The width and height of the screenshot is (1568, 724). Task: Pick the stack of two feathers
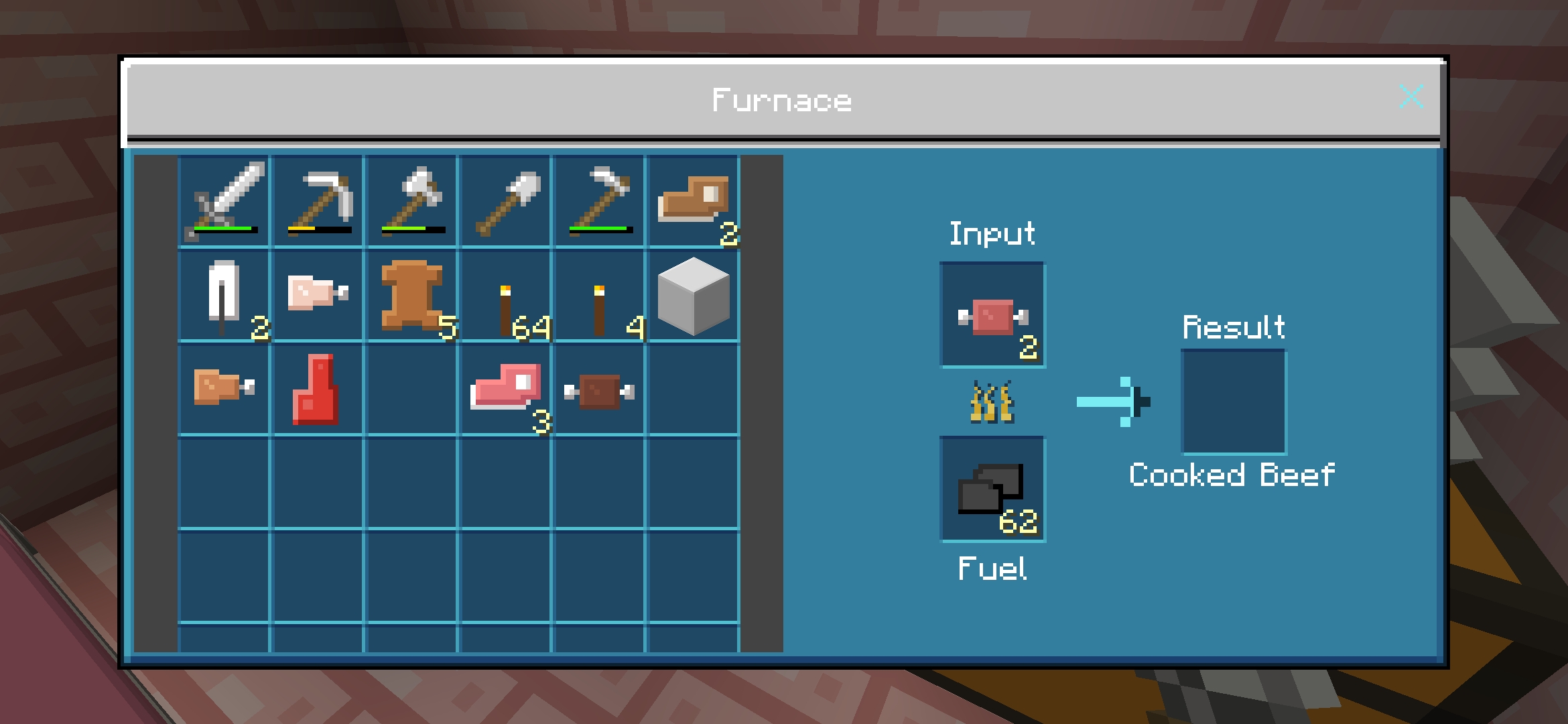(224, 296)
